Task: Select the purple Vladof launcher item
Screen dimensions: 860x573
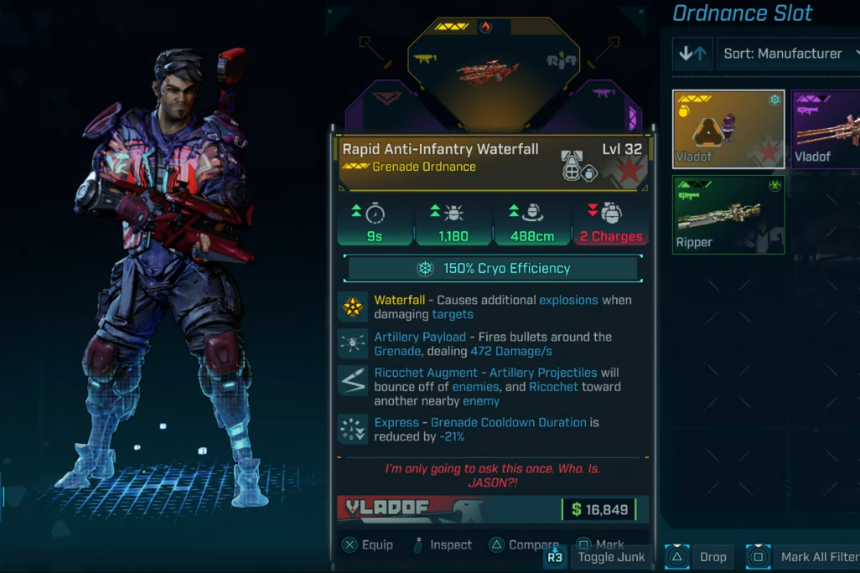Action: (x=826, y=129)
